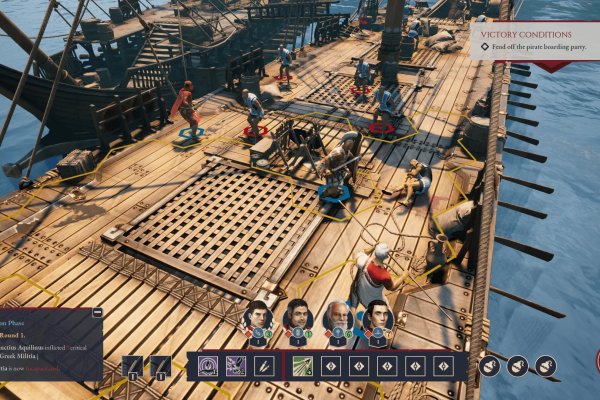Use the purple crossed-blades ability
The height and width of the screenshot is (400, 600).
point(236,366)
